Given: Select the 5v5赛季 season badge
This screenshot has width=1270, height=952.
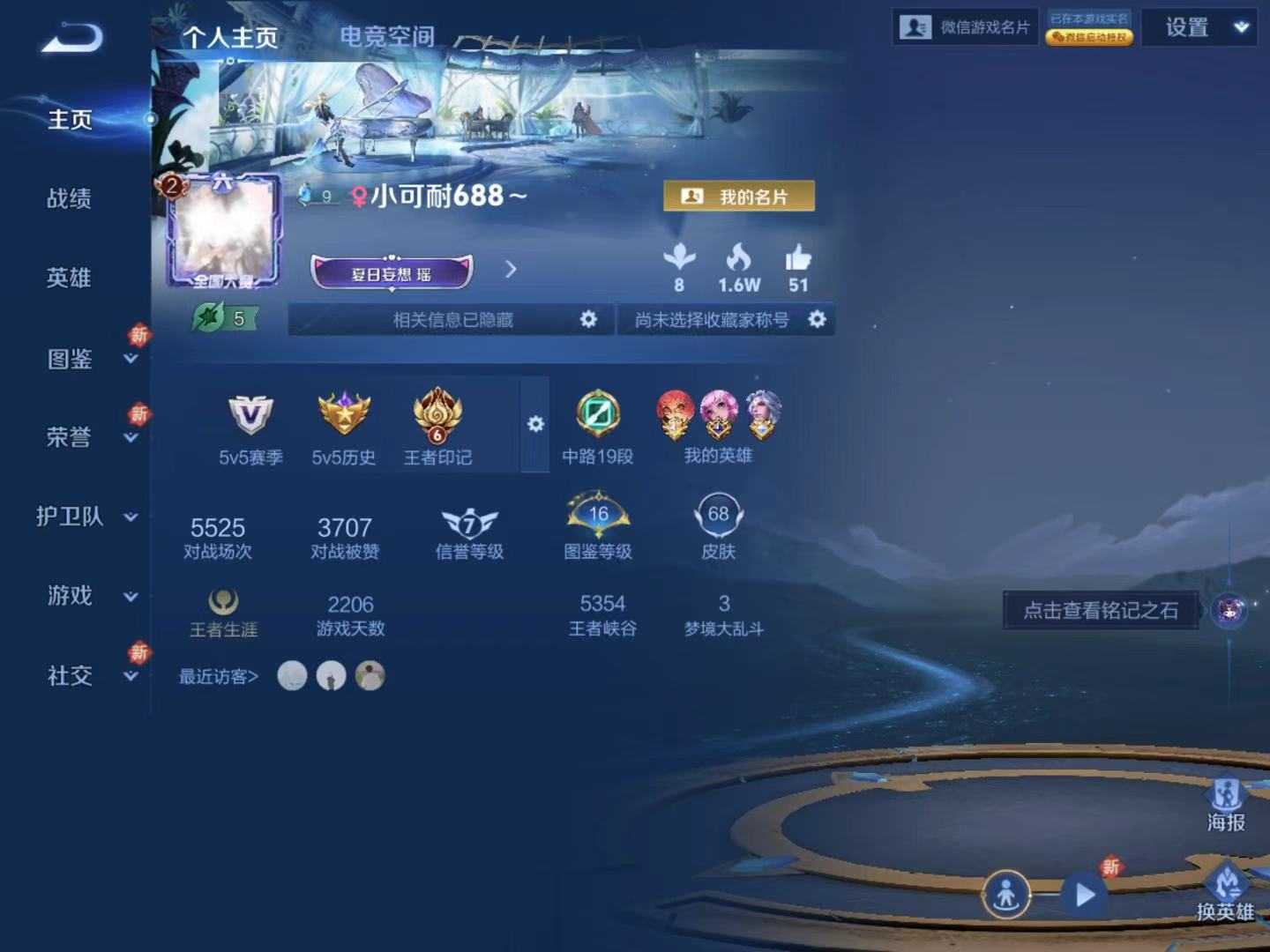Looking at the screenshot, I should 250,414.
